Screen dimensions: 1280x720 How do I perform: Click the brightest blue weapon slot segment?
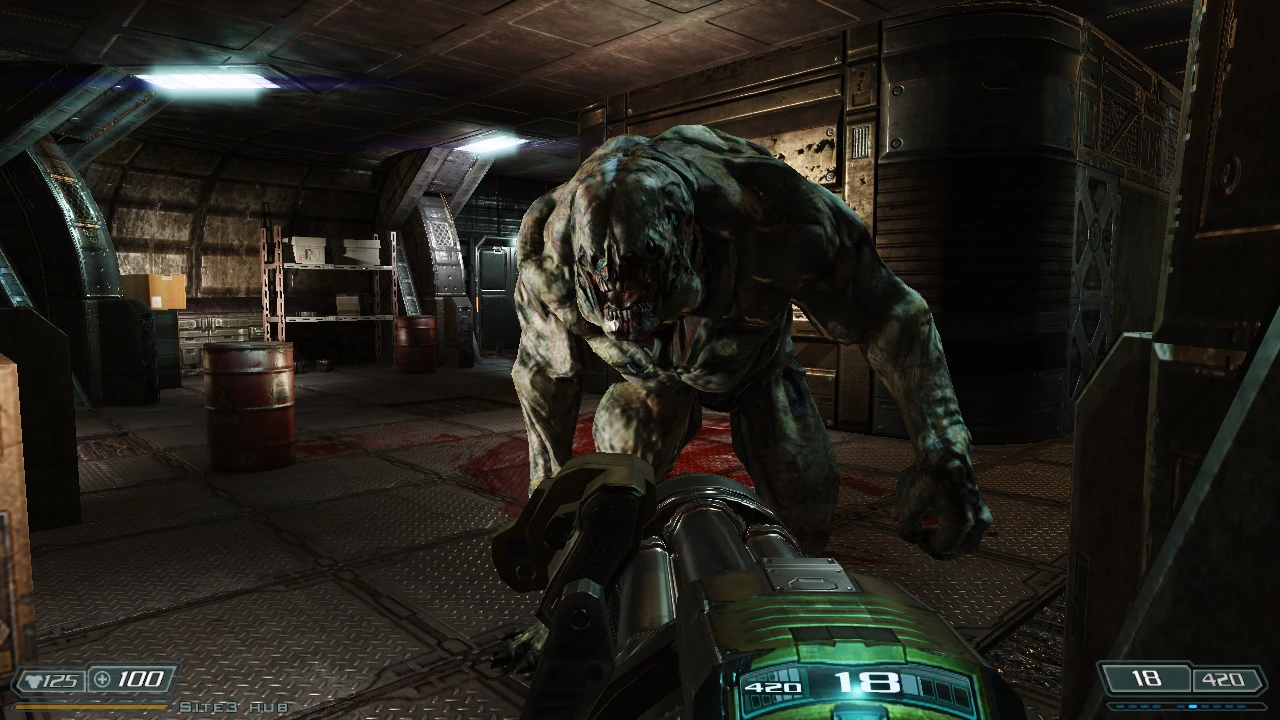click(x=1194, y=706)
